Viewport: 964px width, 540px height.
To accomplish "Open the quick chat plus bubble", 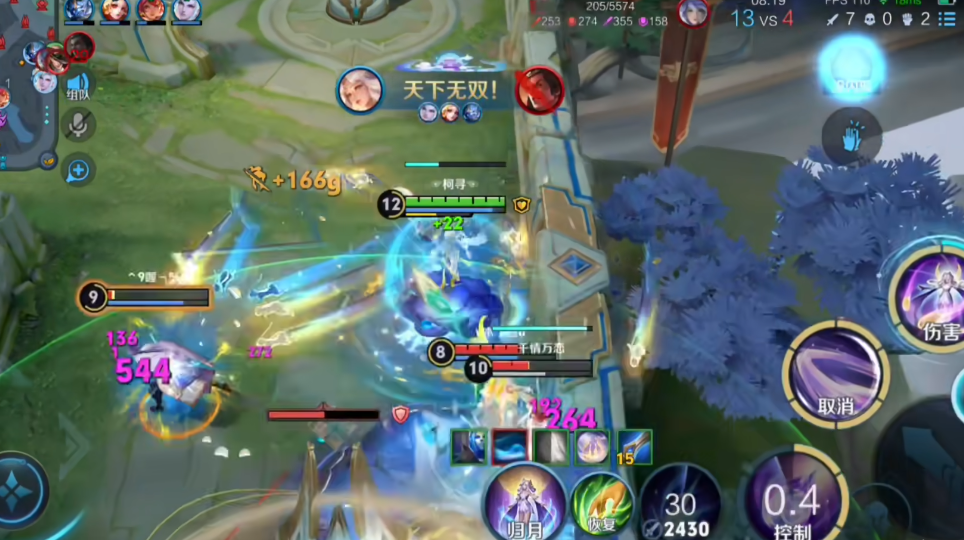I will point(77,171).
